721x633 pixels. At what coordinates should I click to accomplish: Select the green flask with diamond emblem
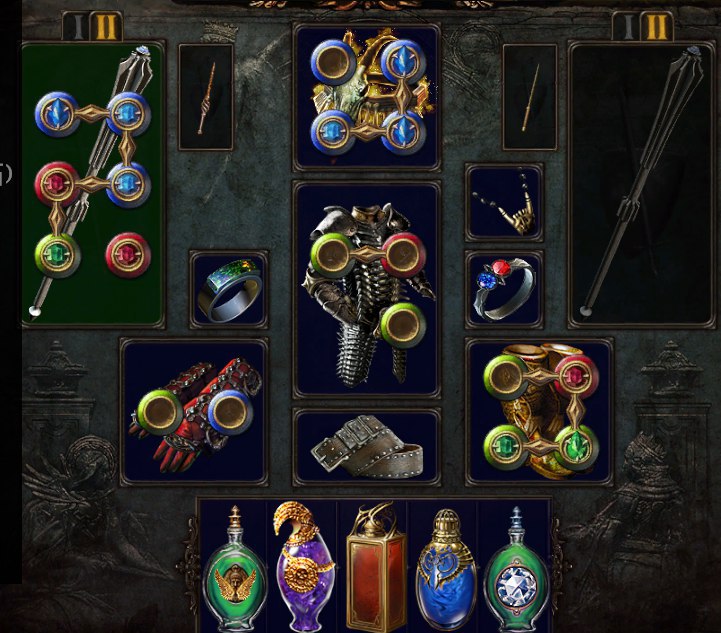tap(516, 568)
